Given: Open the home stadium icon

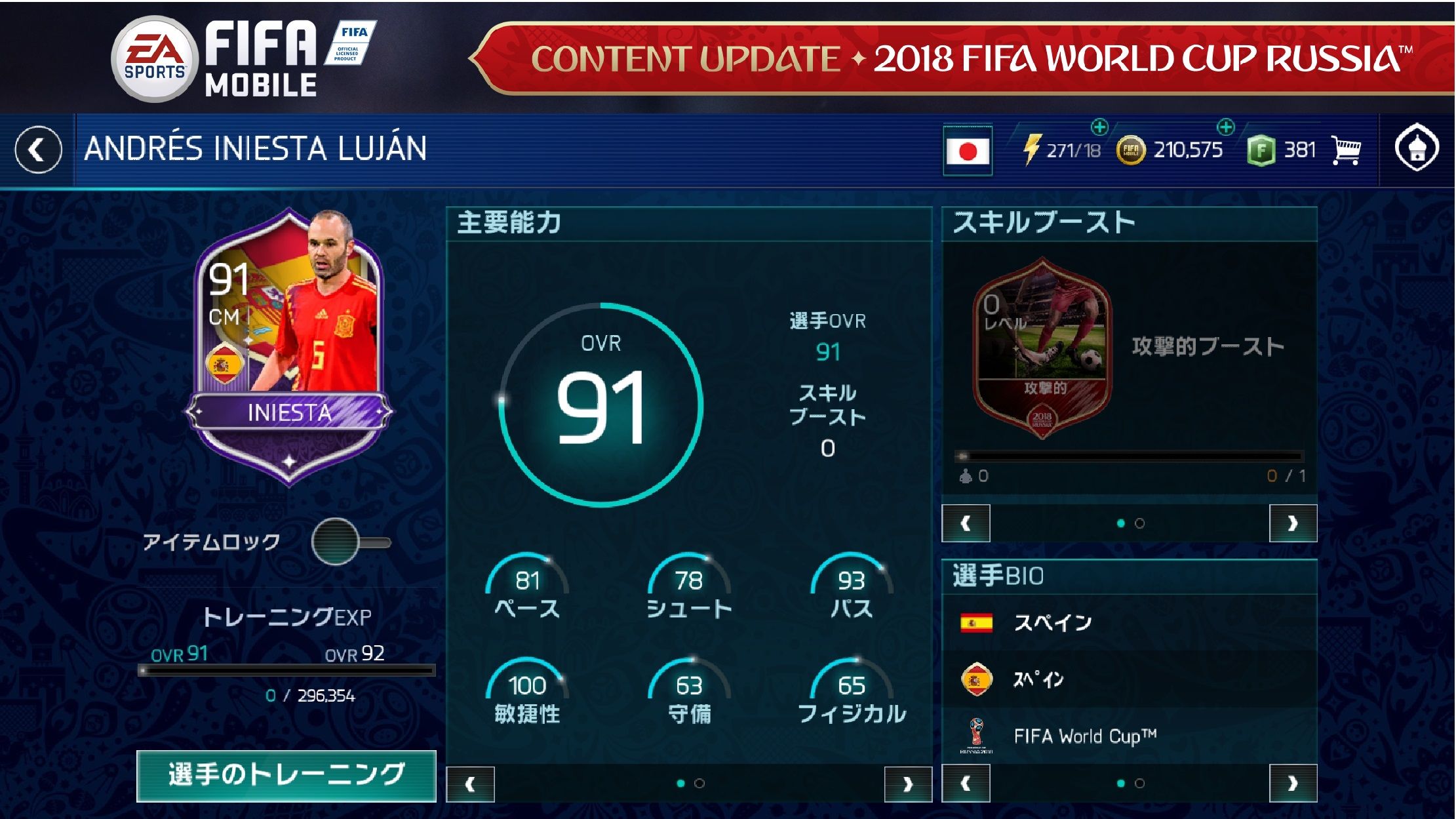Looking at the screenshot, I should coord(1416,150).
